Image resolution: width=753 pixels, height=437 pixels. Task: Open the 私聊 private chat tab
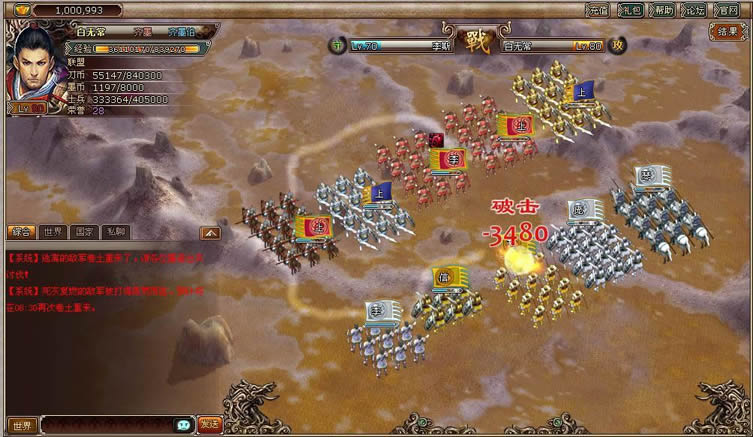point(117,232)
